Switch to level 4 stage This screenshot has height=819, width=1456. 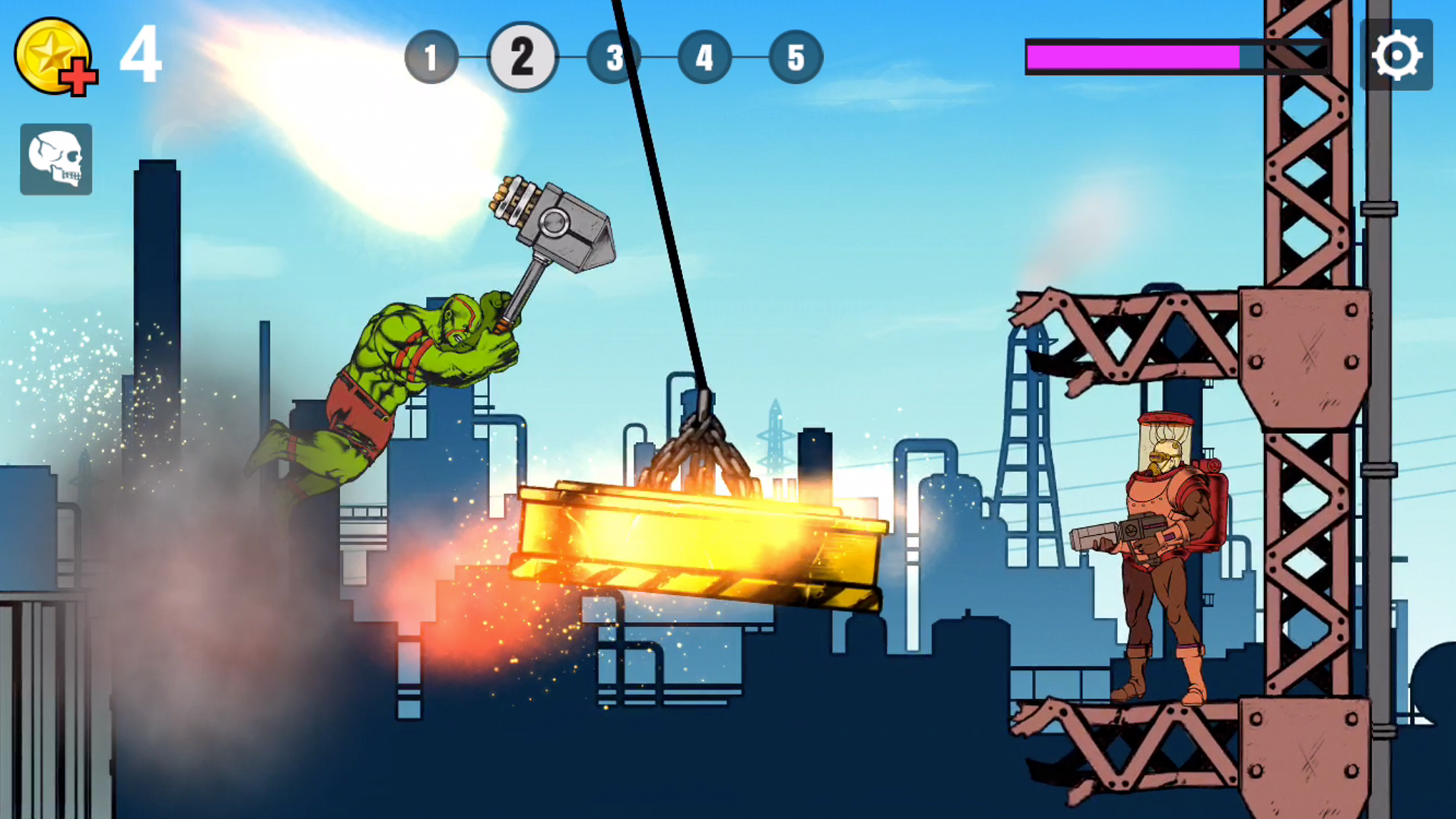click(705, 58)
